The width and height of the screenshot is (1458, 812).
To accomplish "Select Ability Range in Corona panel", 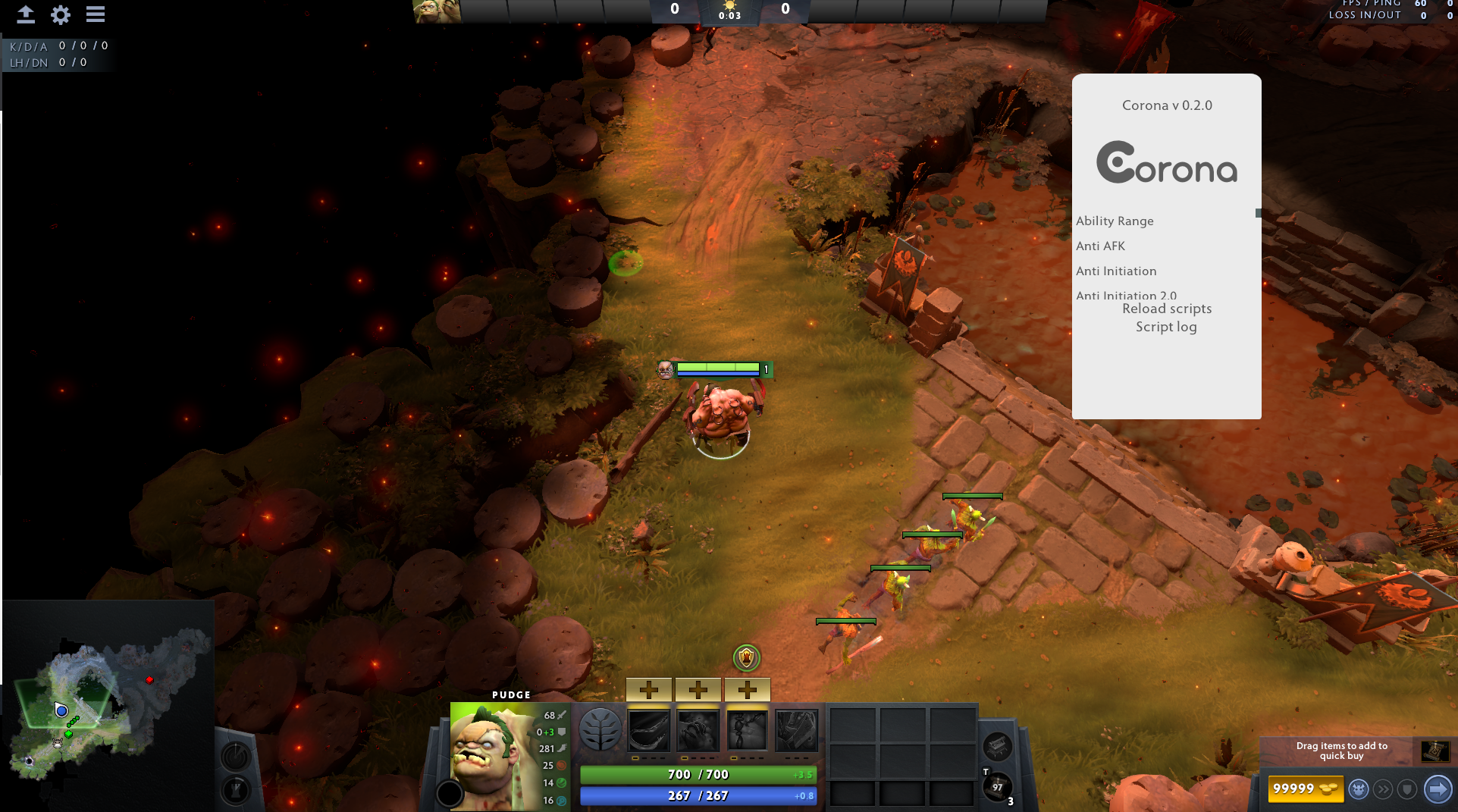I will pyautogui.click(x=1115, y=221).
